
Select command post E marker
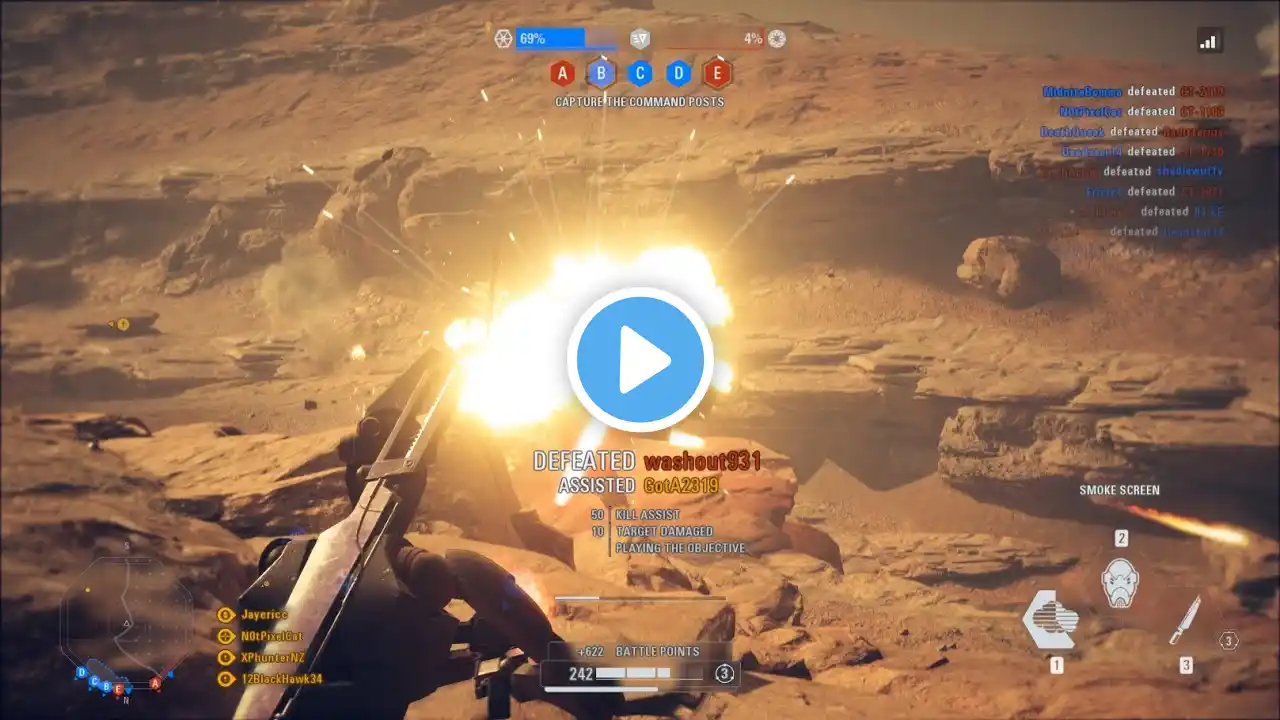[x=717, y=73]
